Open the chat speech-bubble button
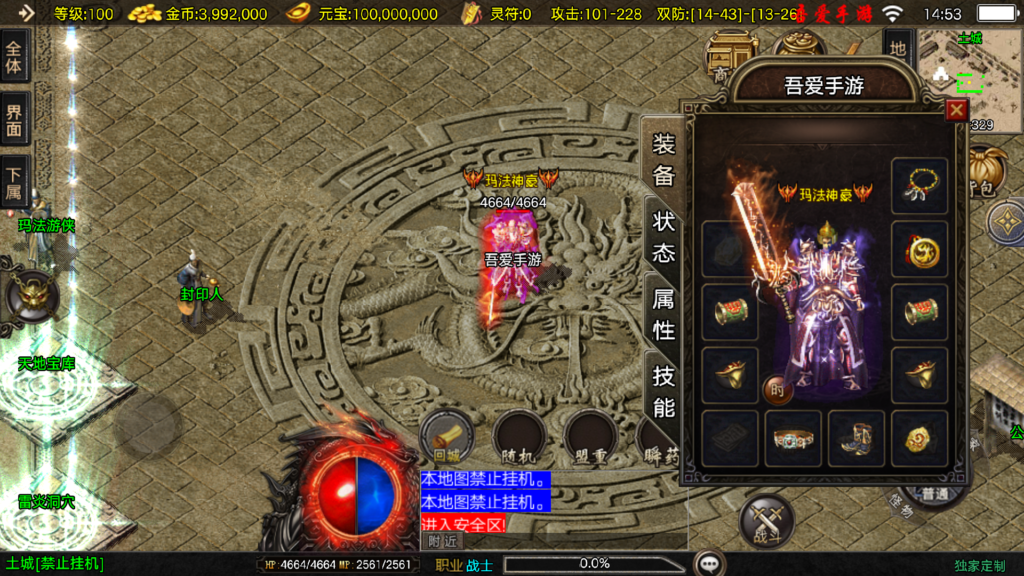 [710, 564]
